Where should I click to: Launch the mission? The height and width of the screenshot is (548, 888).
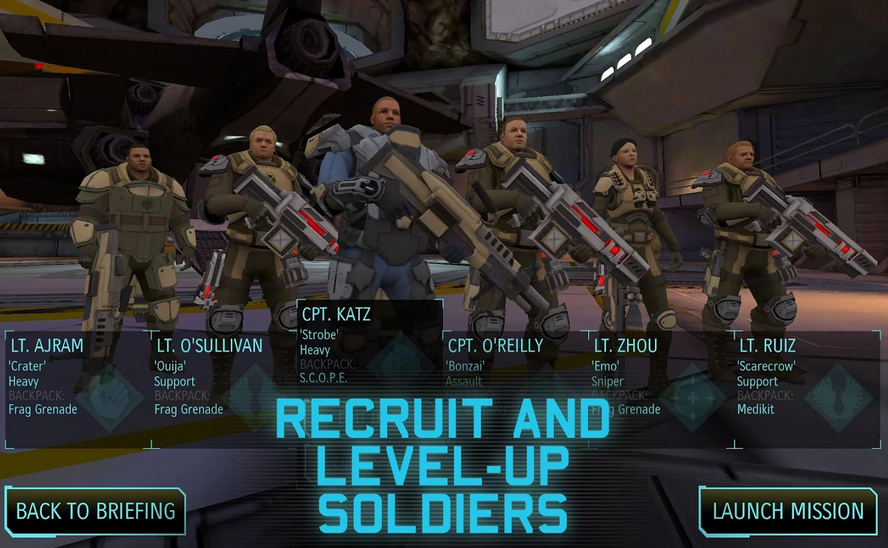[788, 512]
